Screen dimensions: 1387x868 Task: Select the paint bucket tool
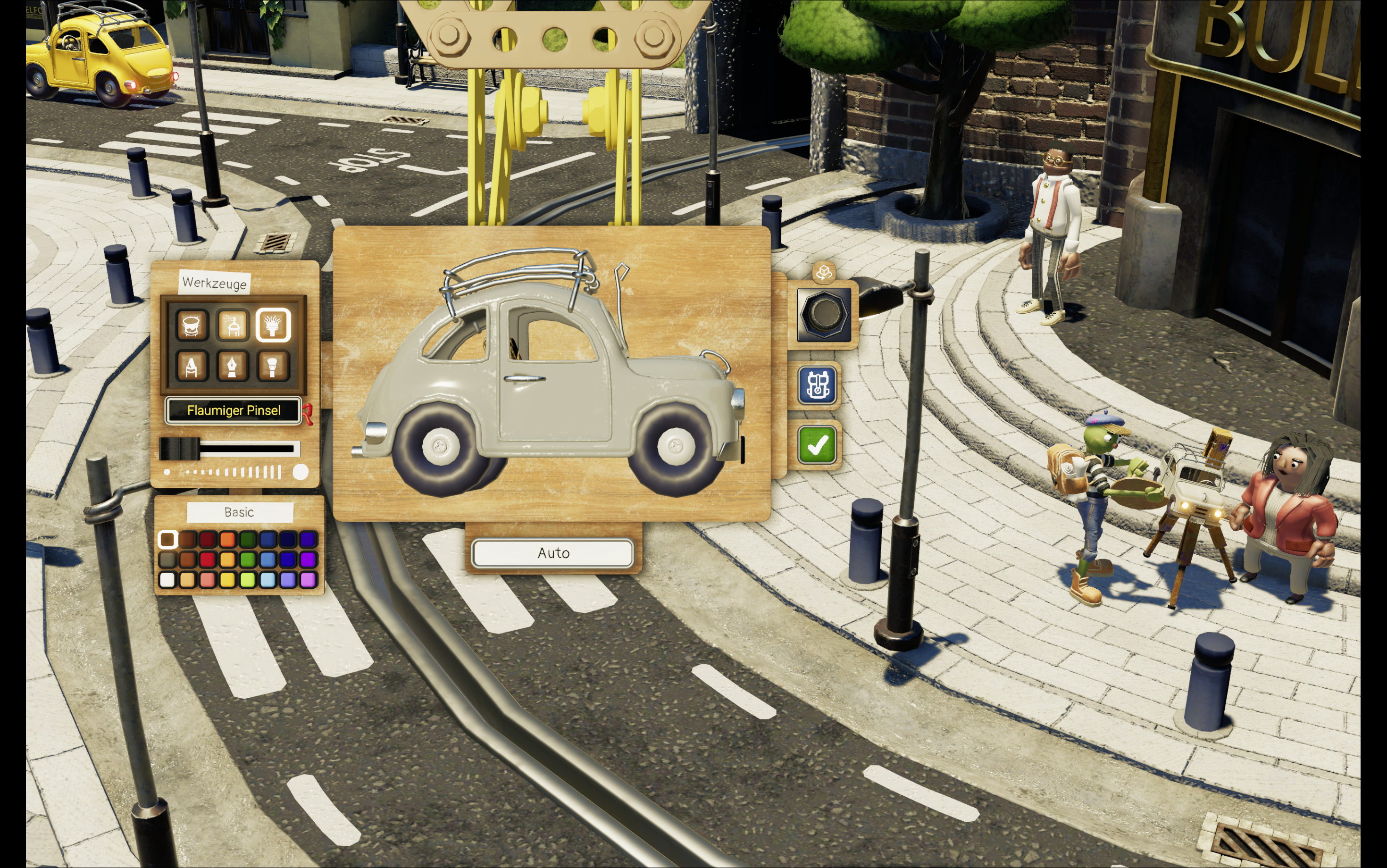point(192,325)
